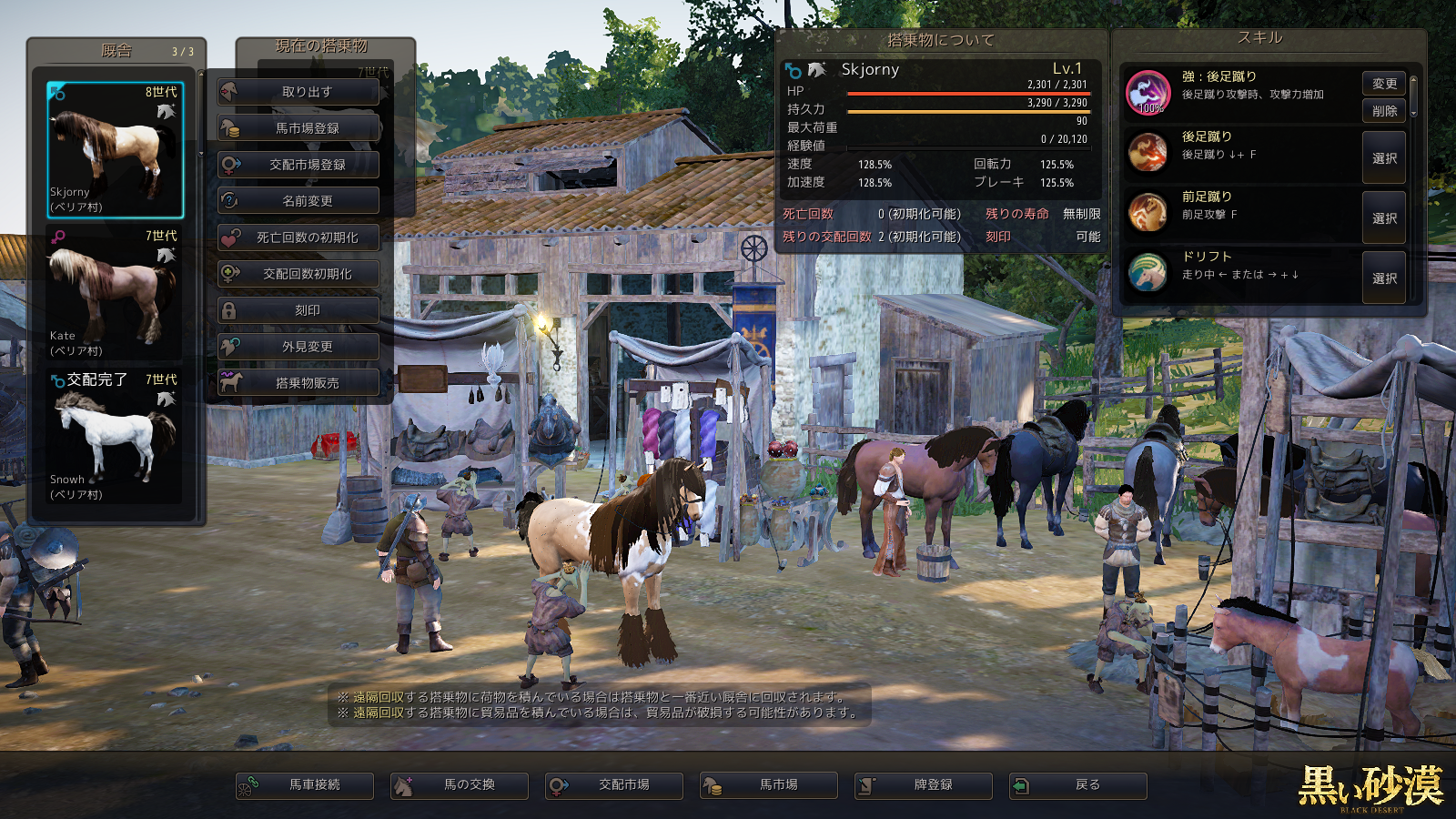Click 交配回数初期化 breeding reset button
The height and width of the screenshot is (819, 1456).
point(298,274)
